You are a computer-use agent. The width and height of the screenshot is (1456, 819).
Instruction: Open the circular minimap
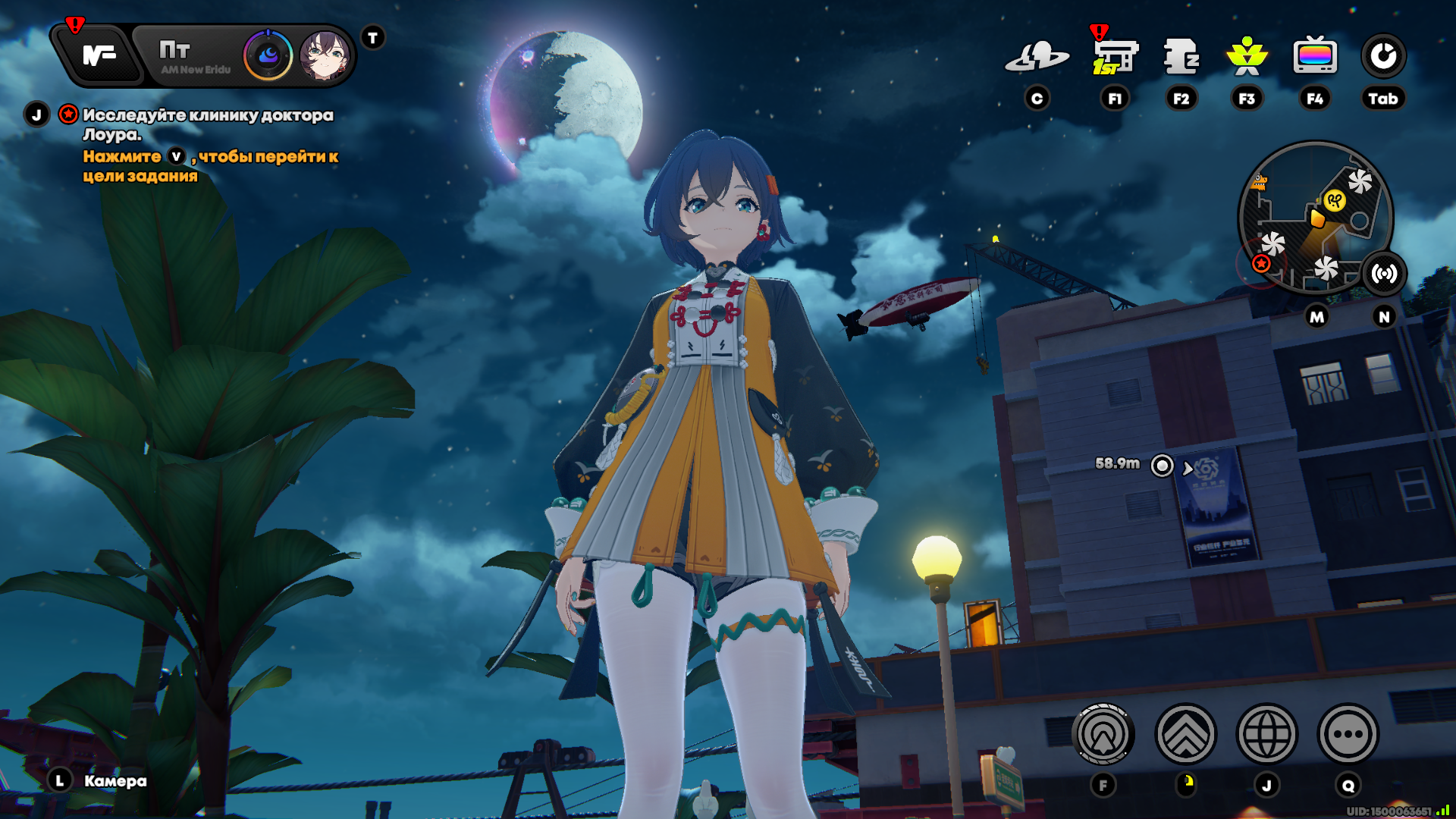click(x=1314, y=218)
